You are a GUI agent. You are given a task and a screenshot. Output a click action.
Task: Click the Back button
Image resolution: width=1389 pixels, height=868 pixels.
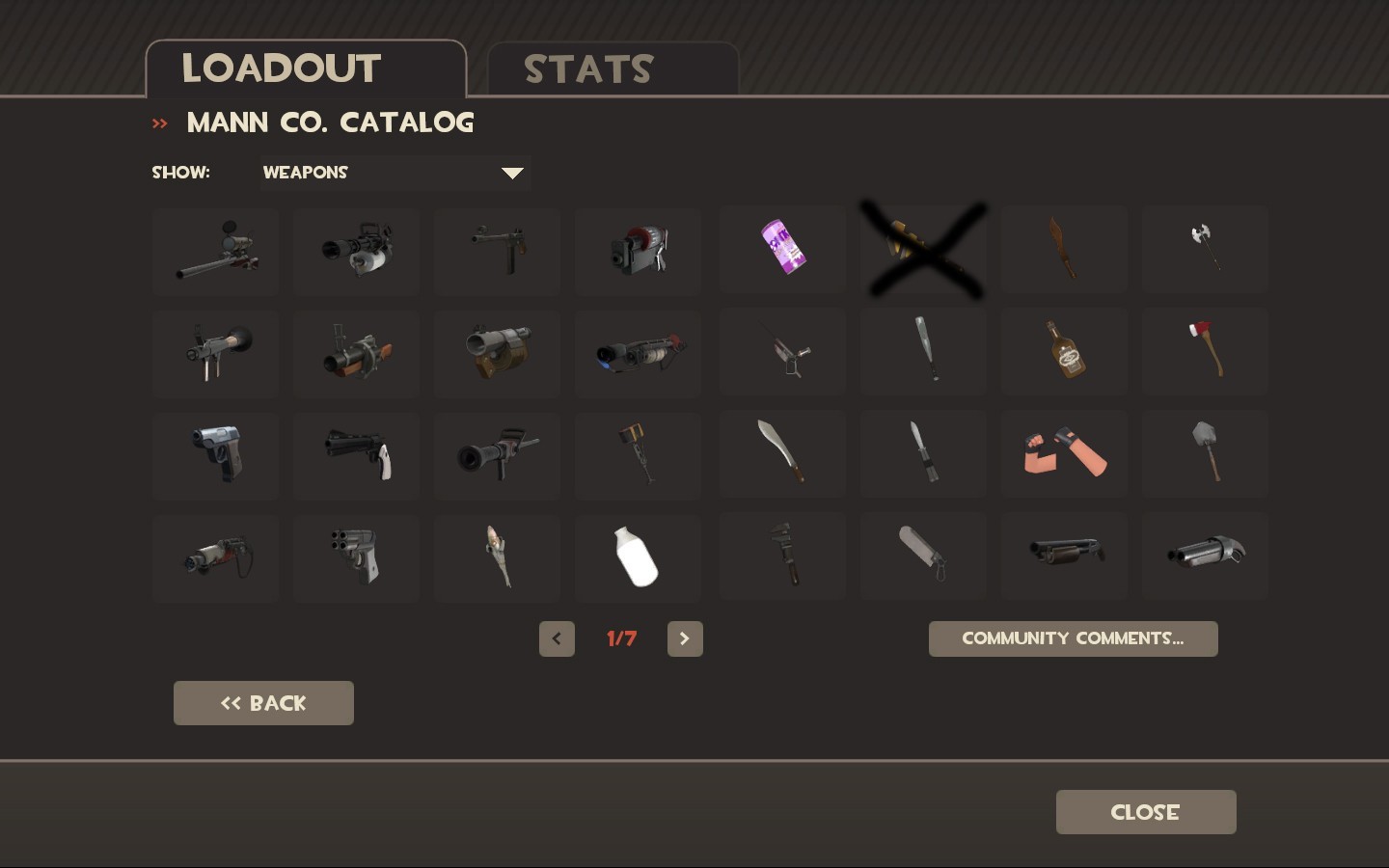coord(263,703)
